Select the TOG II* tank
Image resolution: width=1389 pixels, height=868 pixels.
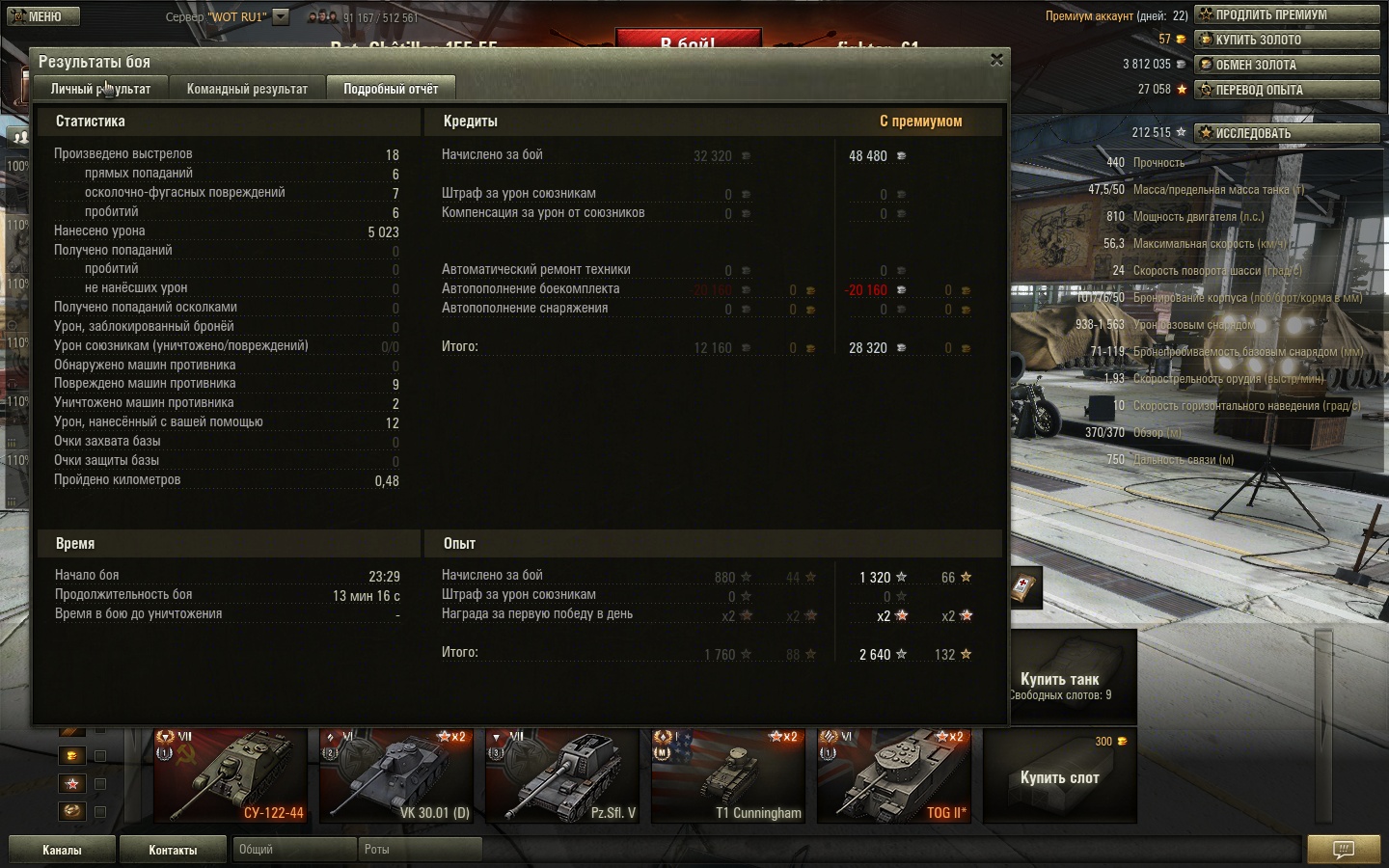pos(894,775)
